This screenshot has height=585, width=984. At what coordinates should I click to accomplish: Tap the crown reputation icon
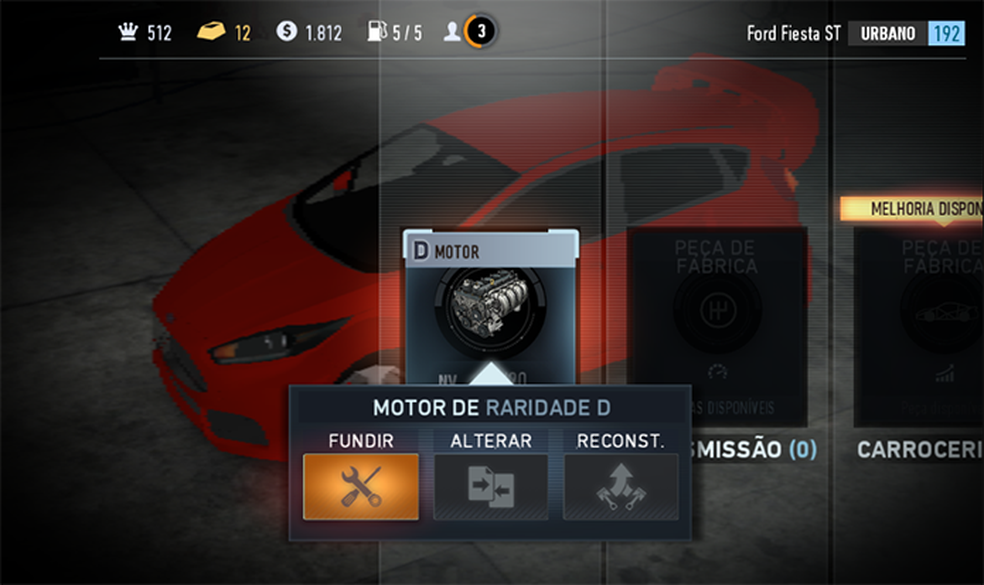pyautogui.click(x=127, y=32)
